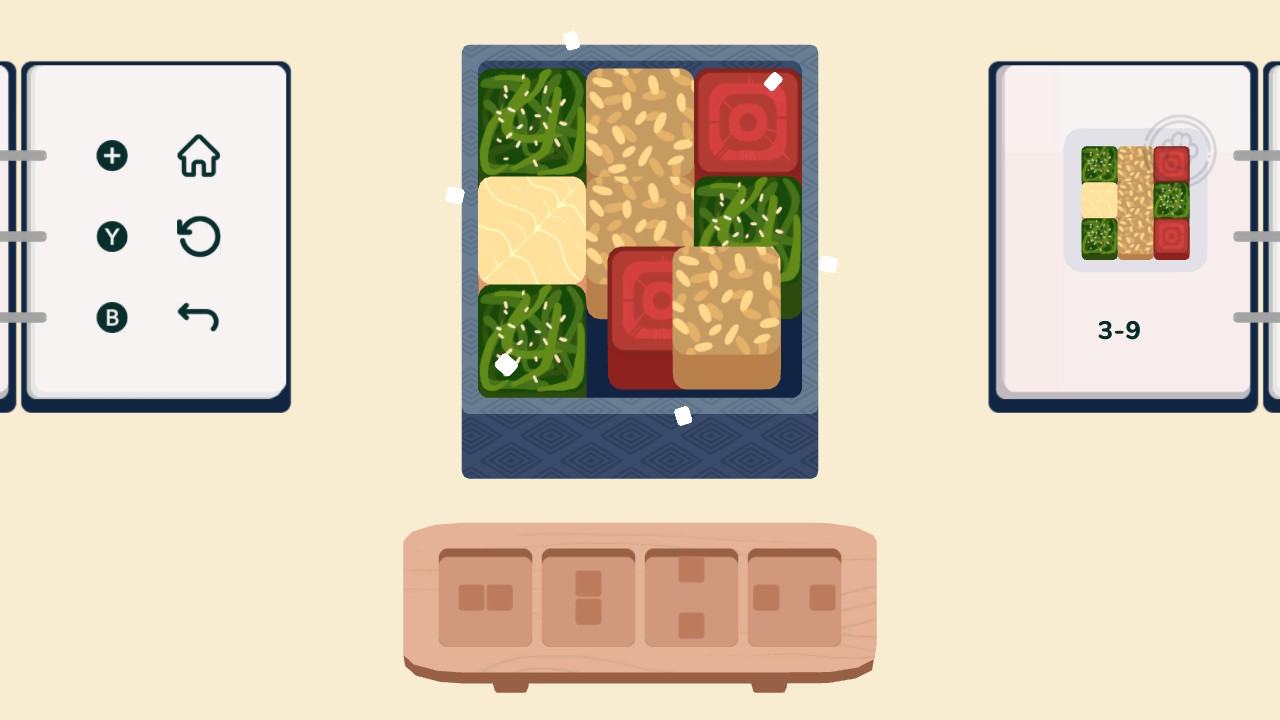
Task: Click the 3-9 level label on the goal card
Action: pyautogui.click(x=1119, y=331)
